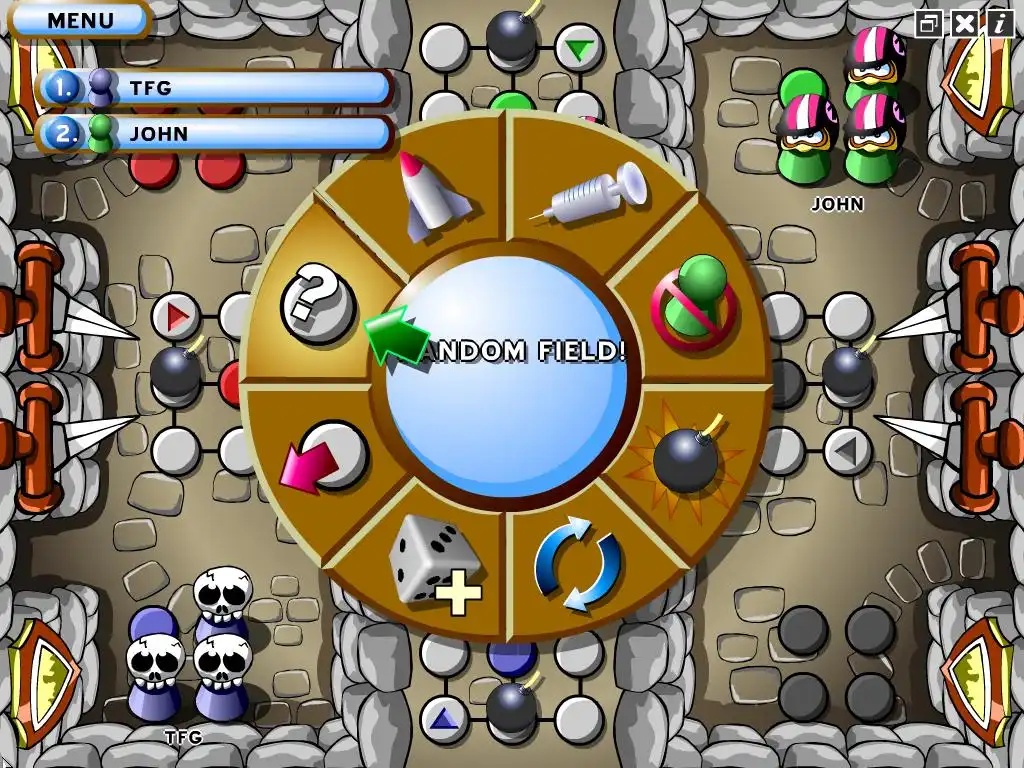The width and height of the screenshot is (1024, 768).
Task: Close the game with the X button
Action: click(x=964, y=24)
